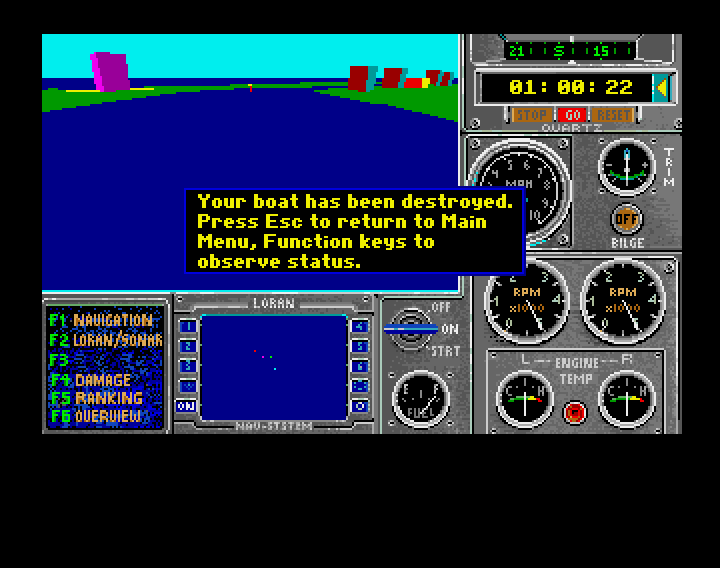The width and height of the screenshot is (720, 568).
Task: Choose LORAN button 6
Action: pos(360,366)
